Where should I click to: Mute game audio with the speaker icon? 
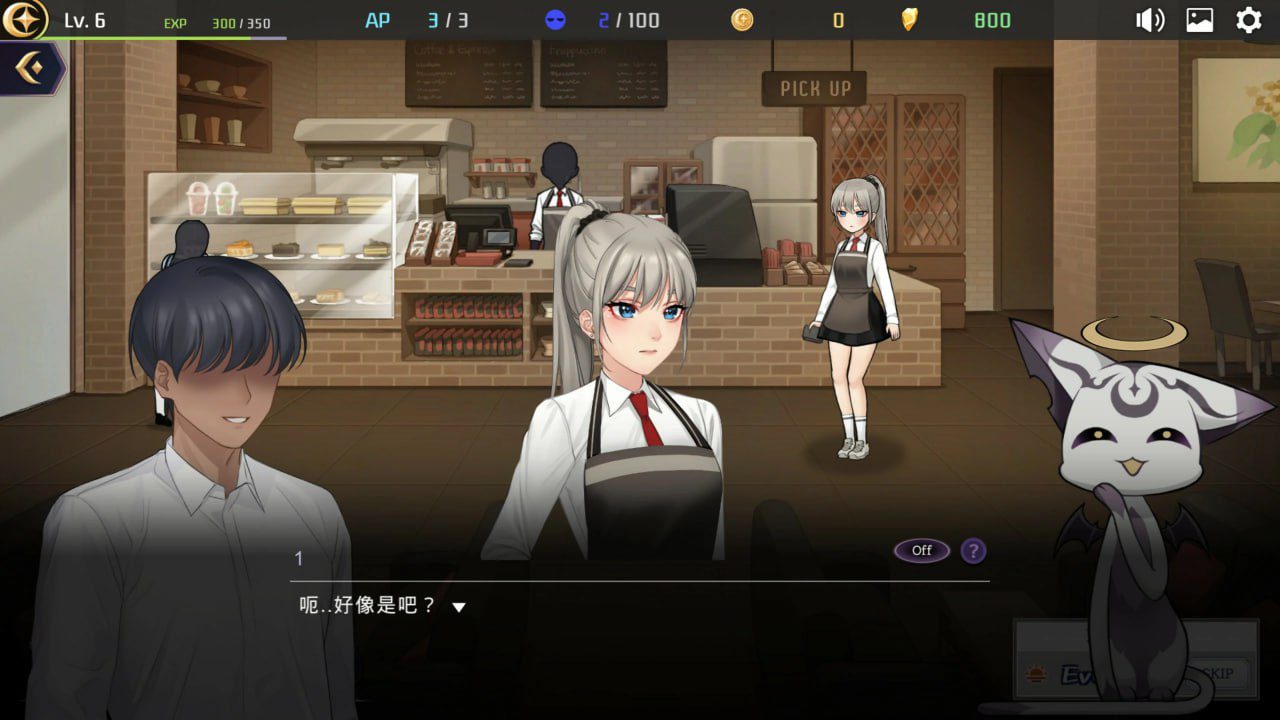coord(1150,18)
